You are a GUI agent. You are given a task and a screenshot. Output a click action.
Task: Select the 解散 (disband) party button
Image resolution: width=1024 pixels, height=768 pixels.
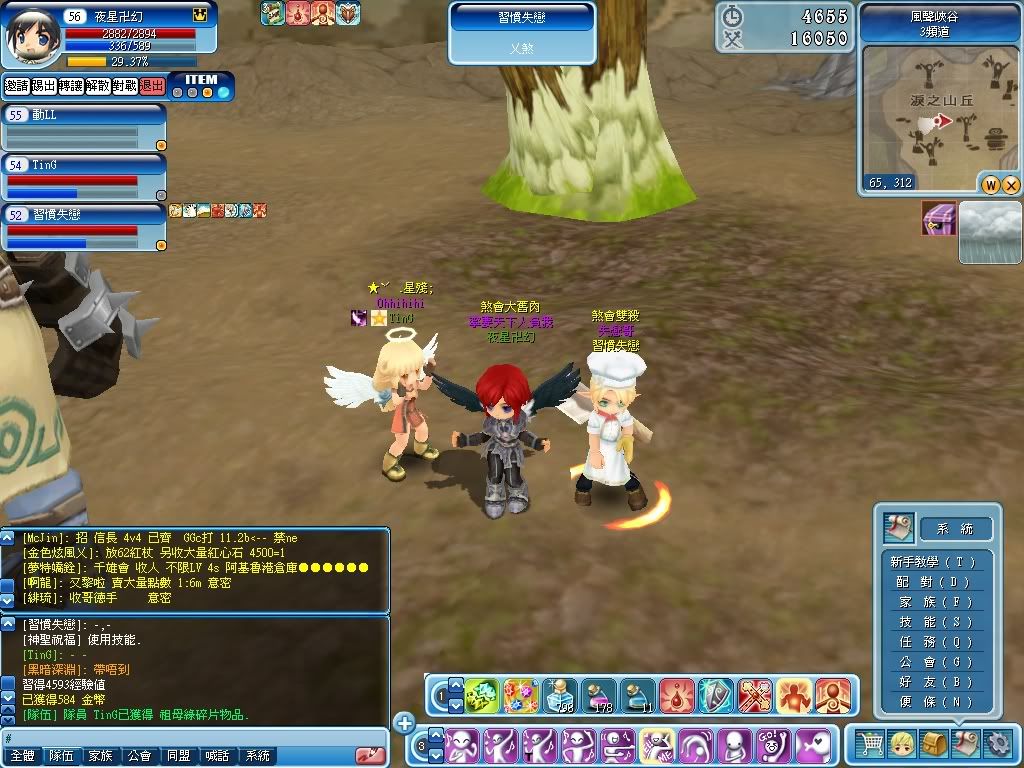click(x=98, y=86)
